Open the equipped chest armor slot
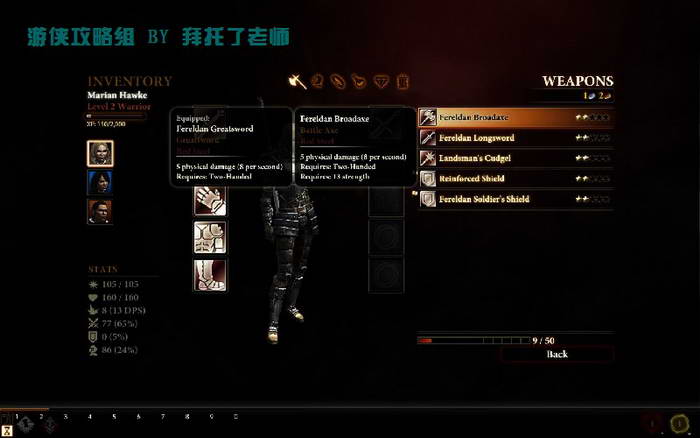Image resolution: width=700 pixels, height=438 pixels. pos(210,237)
